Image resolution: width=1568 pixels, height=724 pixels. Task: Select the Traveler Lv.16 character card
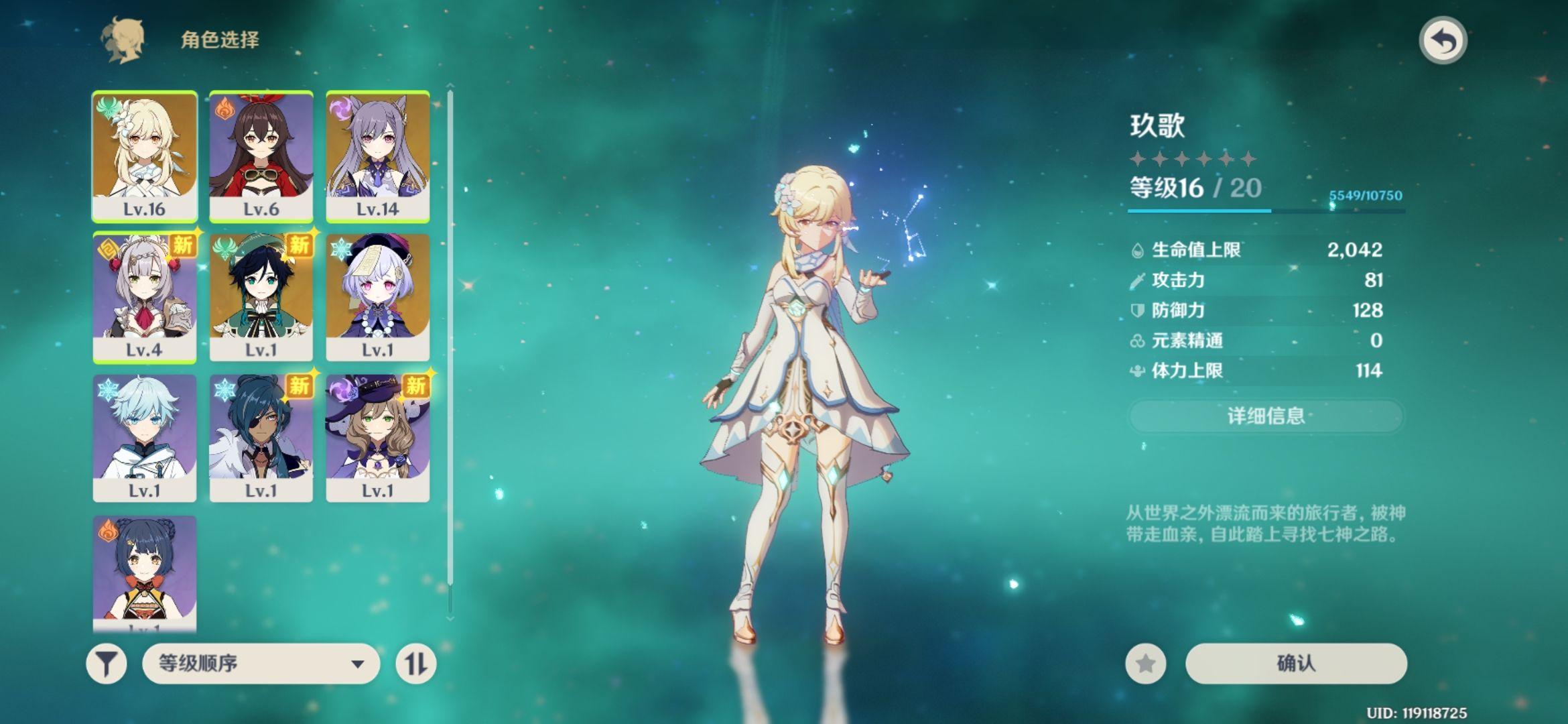[x=145, y=156]
